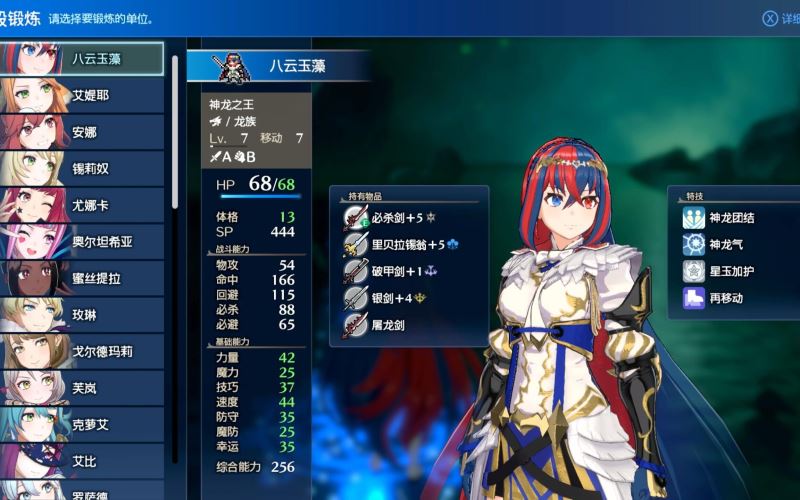Select the unit 安娜
The height and width of the screenshot is (500, 800).
tap(85, 132)
